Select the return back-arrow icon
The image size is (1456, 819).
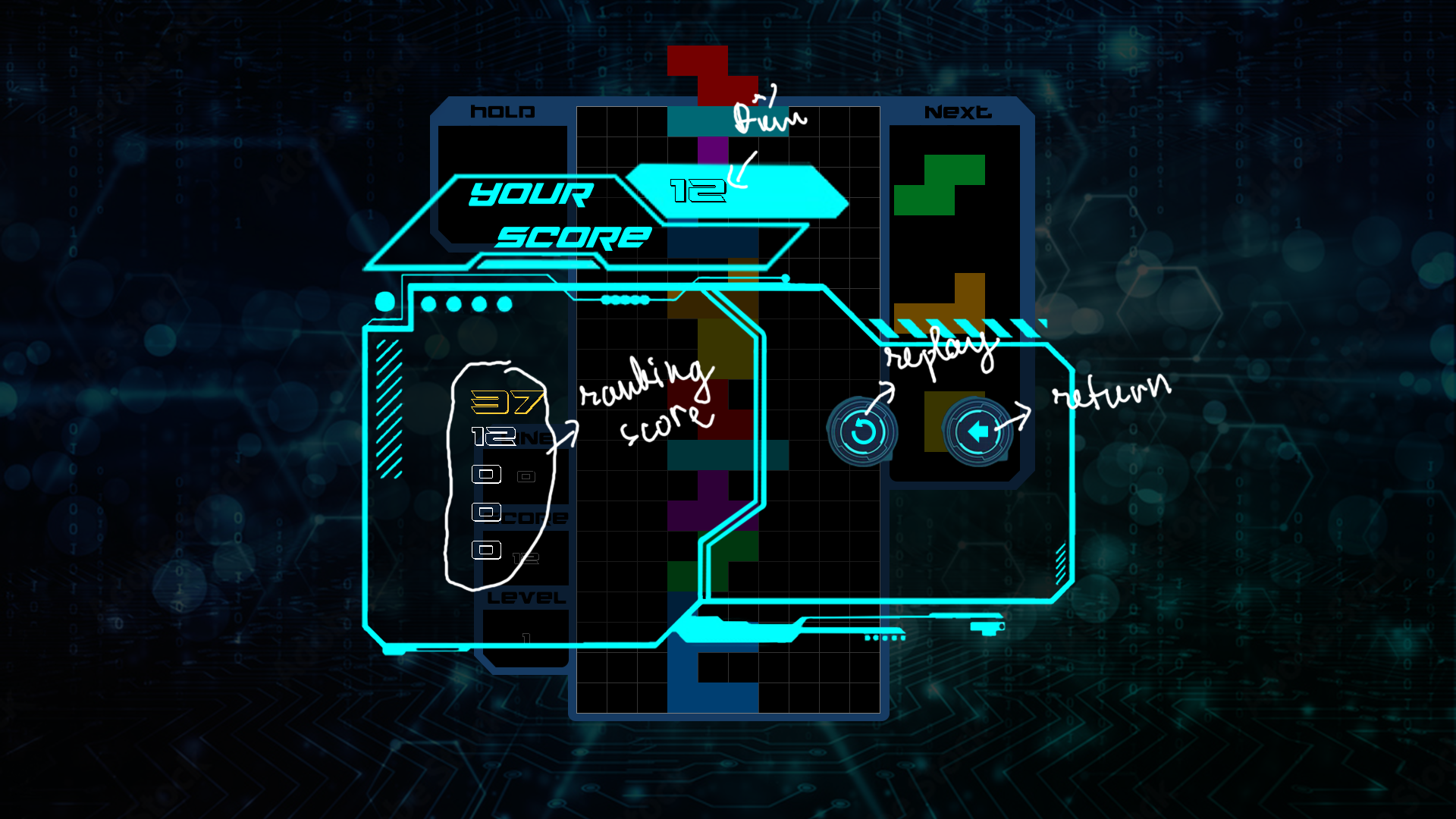[x=977, y=432]
